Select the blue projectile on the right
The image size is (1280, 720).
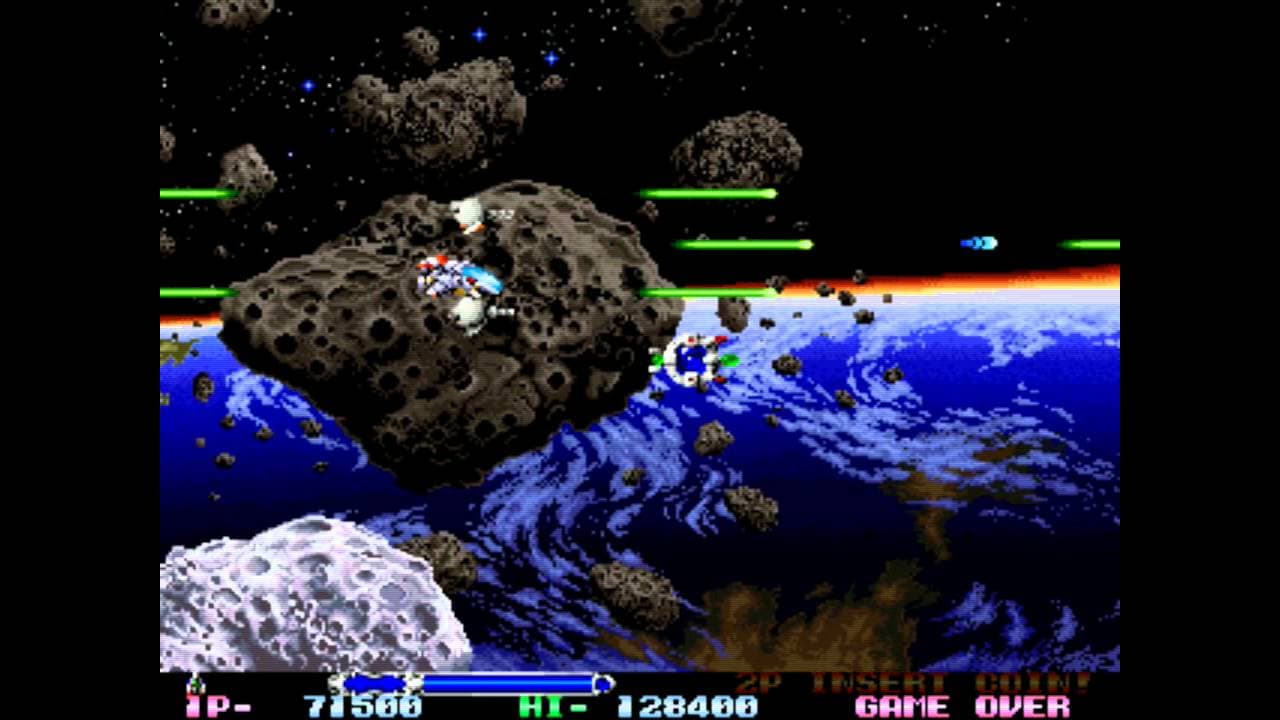[981, 241]
